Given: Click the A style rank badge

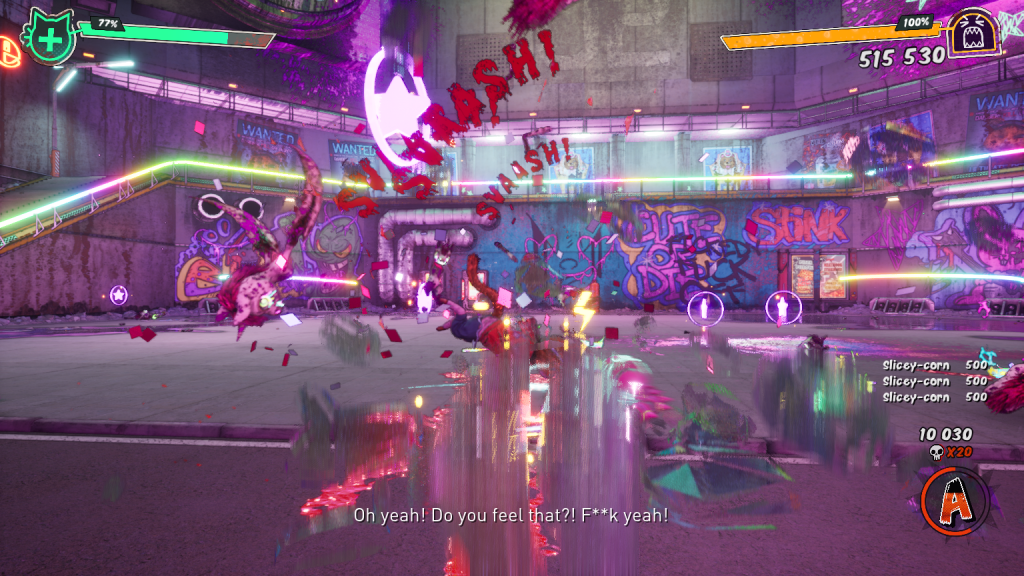Looking at the screenshot, I should (953, 501).
